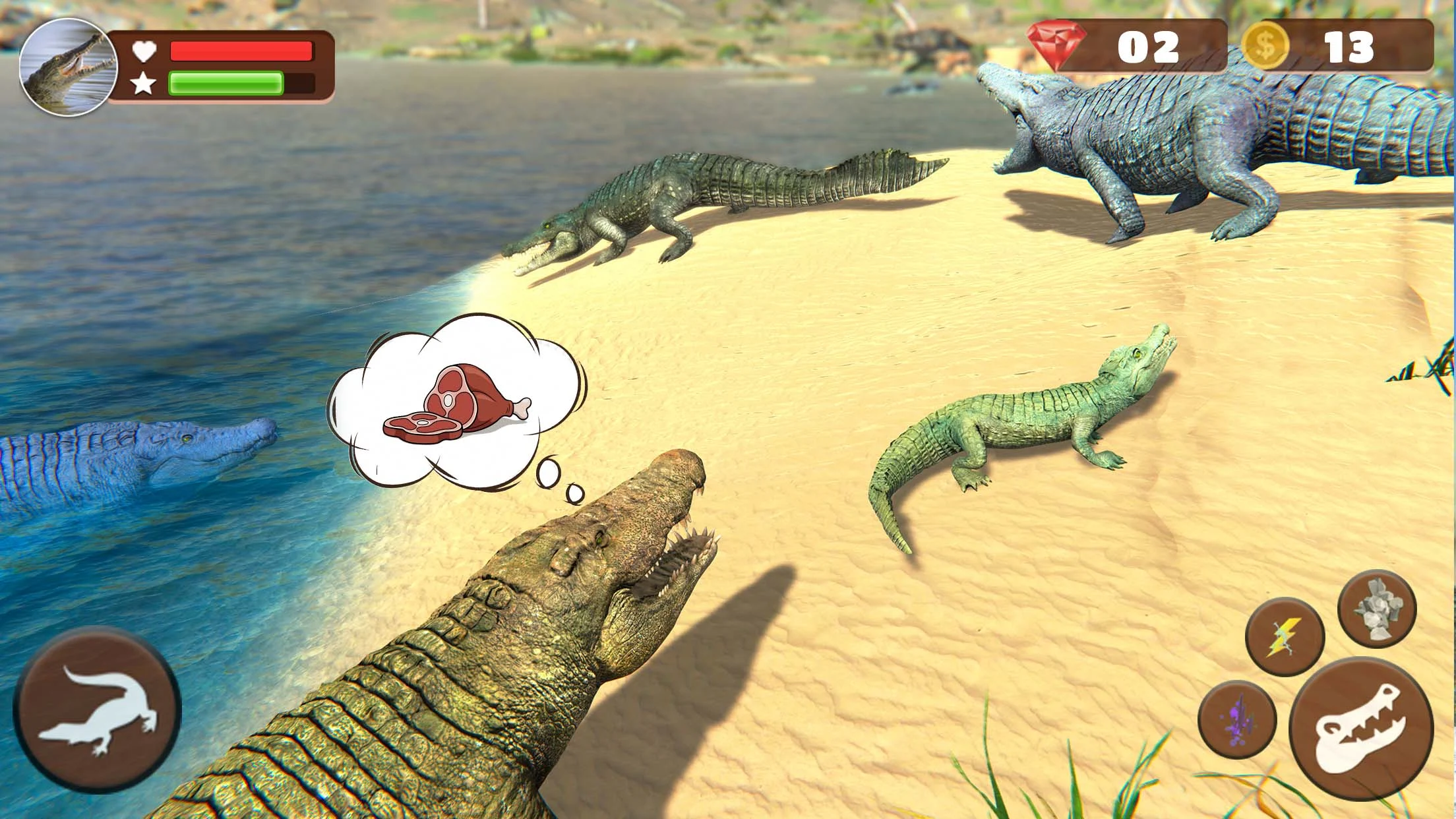This screenshot has width=1456, height=819.
Task: Tap the white crocodile silhouette button
Action: click(97, 710)
